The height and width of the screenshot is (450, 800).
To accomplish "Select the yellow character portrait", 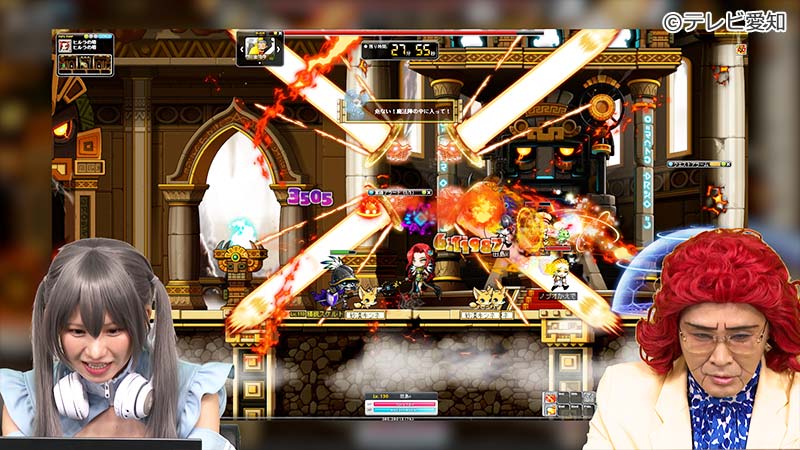I will 260,48.
